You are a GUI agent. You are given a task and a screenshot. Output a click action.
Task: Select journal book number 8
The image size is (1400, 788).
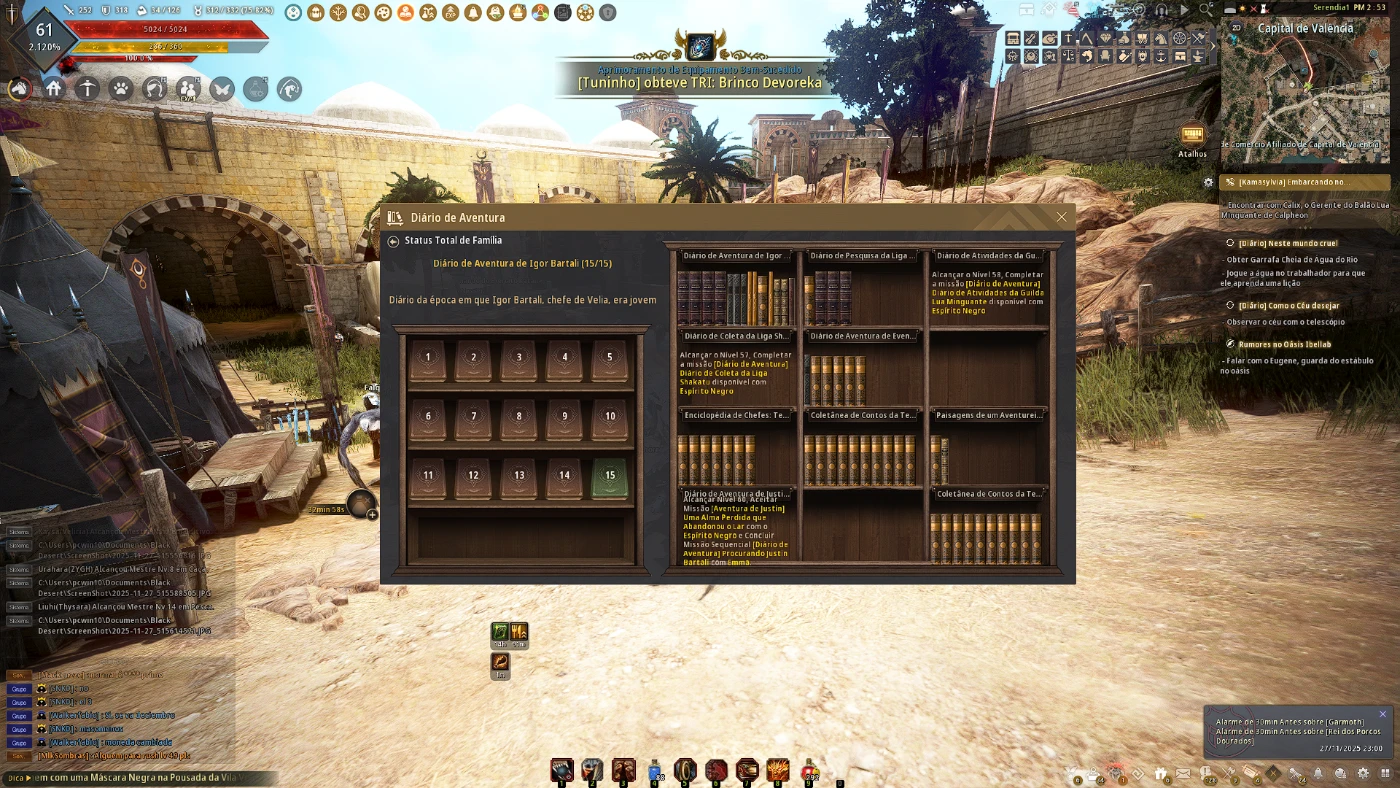pos(519,419)
